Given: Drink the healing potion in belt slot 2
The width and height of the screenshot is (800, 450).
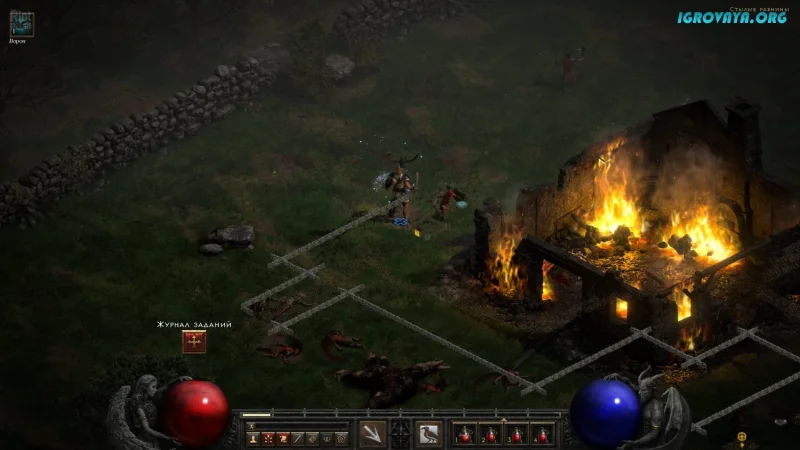Looking at the screenshot, I should coord(491,434).
